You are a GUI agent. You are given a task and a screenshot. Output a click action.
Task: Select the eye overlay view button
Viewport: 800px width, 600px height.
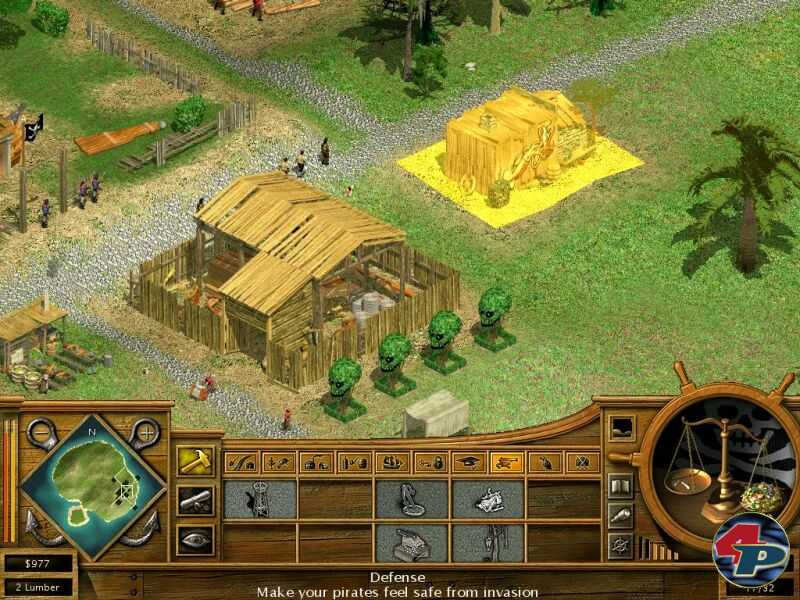(x=193, y=540)
